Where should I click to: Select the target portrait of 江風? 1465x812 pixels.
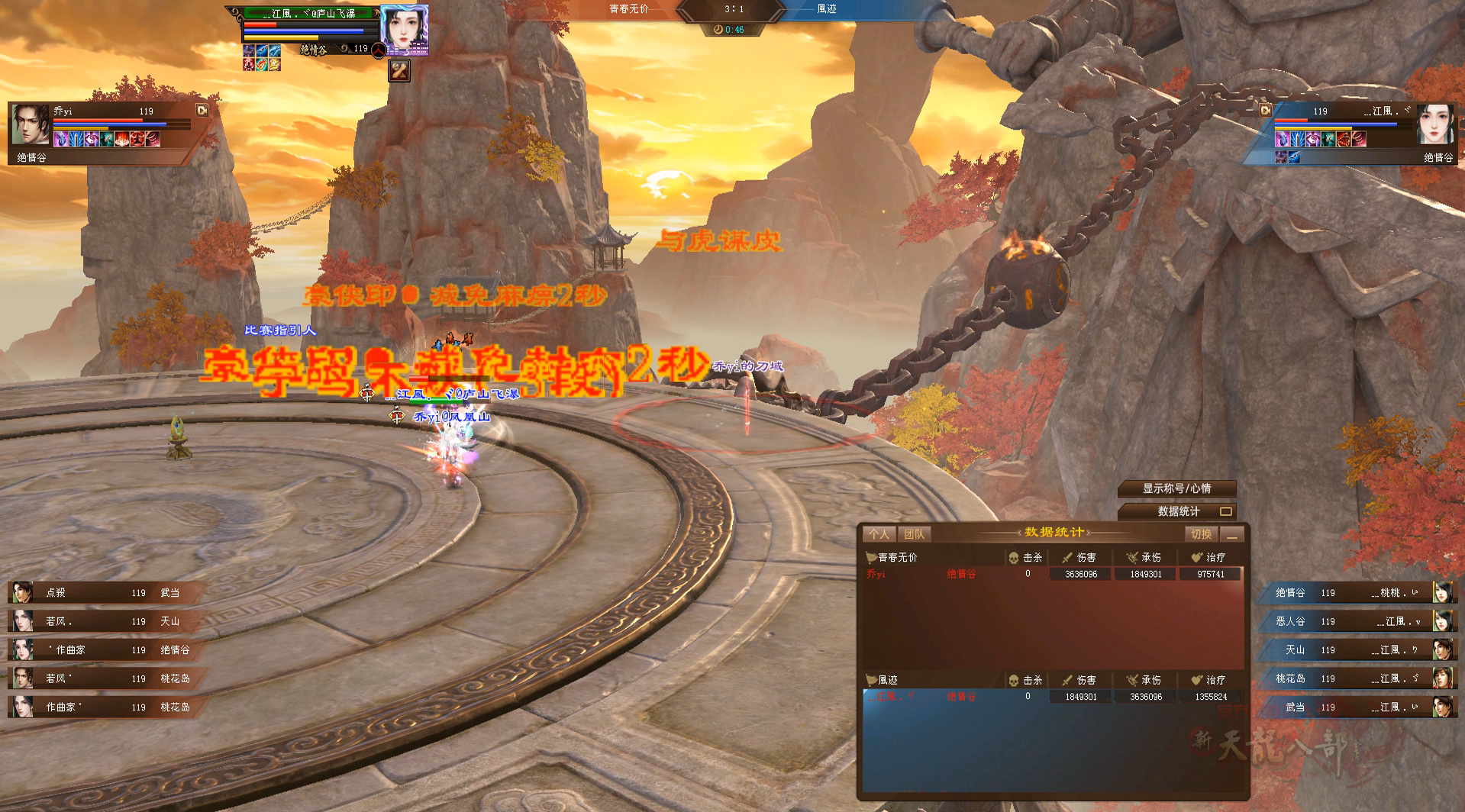coord(403,29)
